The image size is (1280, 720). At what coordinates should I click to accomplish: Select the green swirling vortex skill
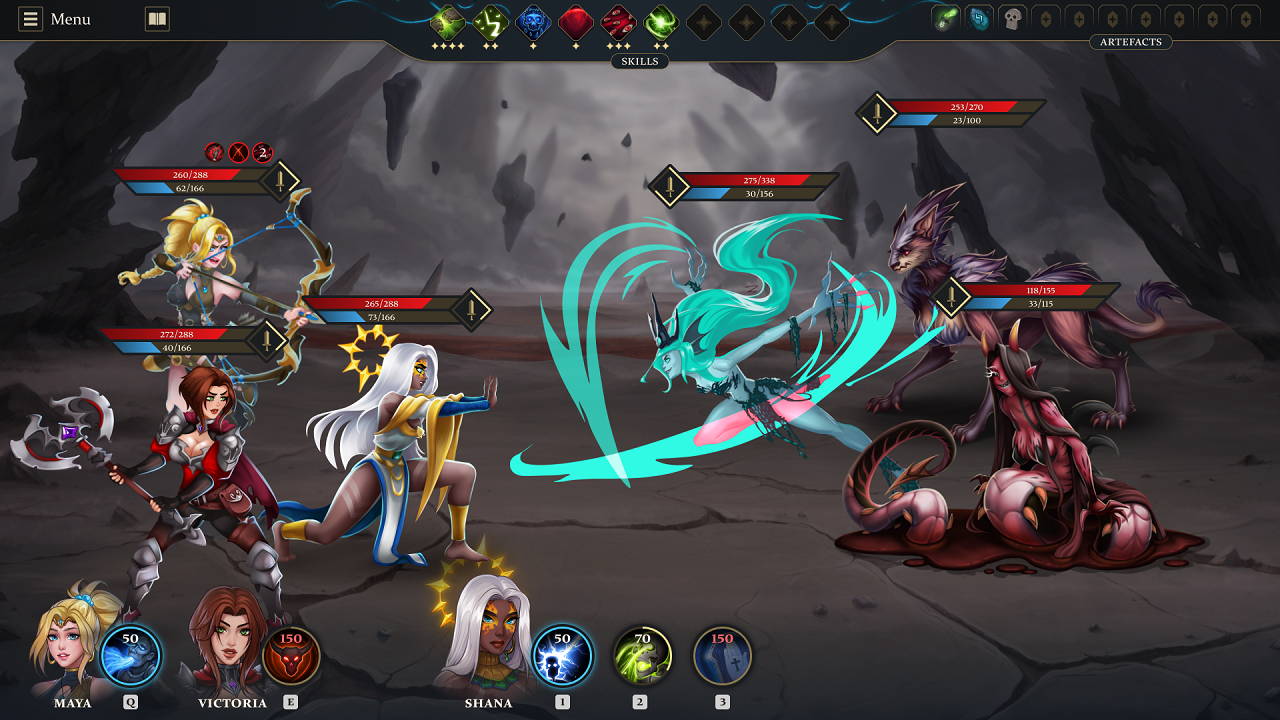(661, 22)
